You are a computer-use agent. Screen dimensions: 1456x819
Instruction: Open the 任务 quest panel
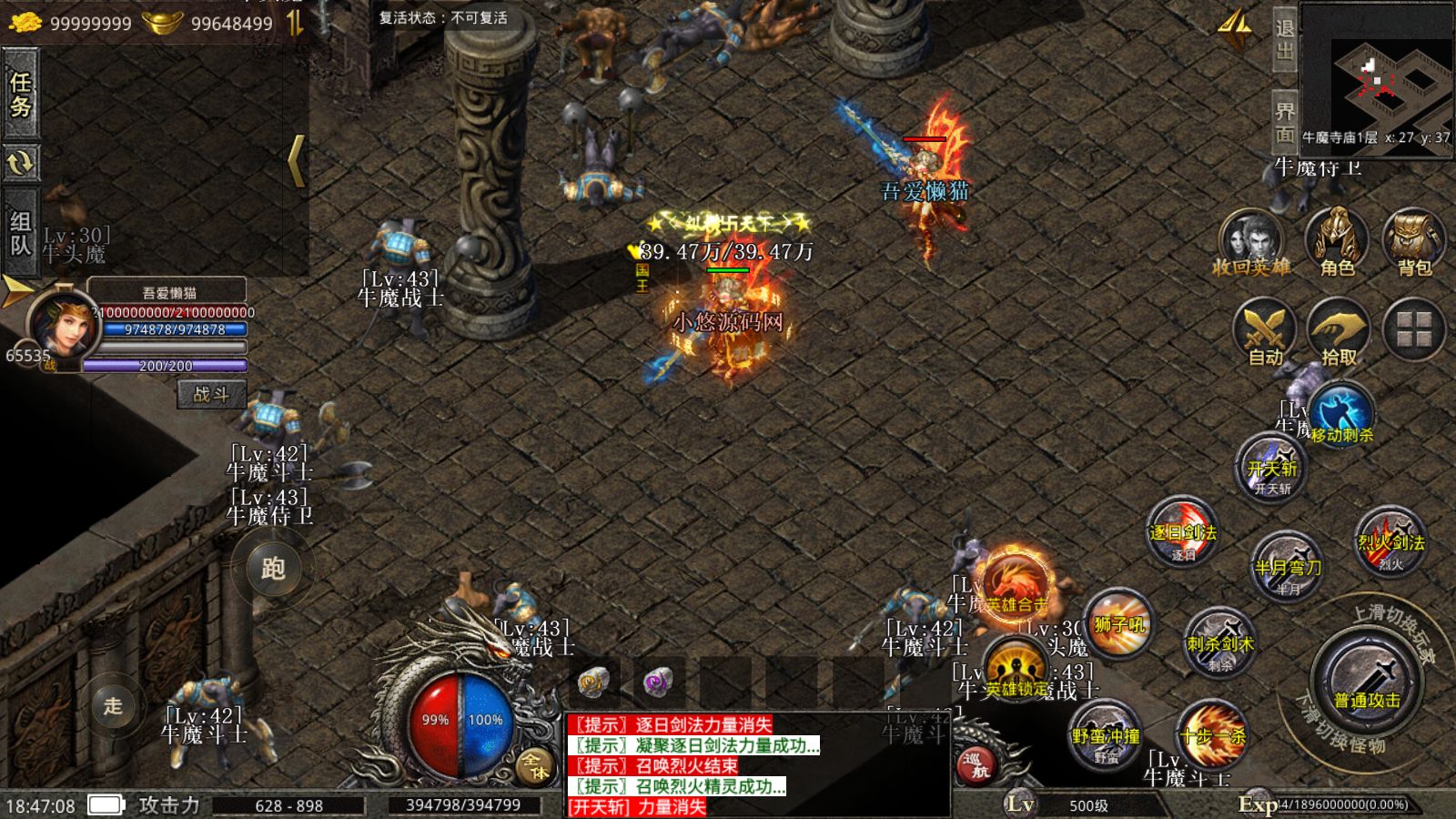20,94
